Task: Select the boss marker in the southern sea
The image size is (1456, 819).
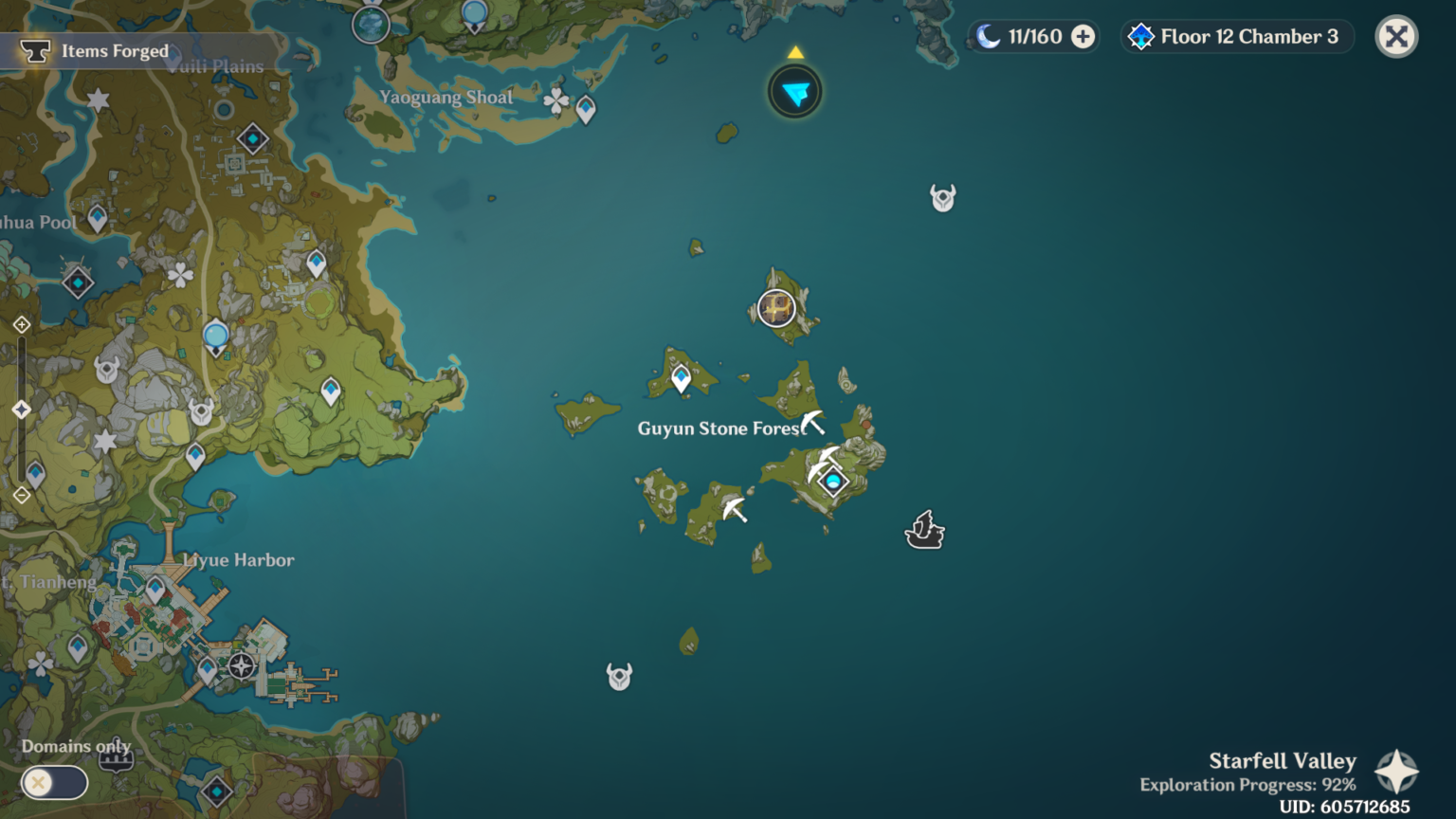Action: point(619,677)
